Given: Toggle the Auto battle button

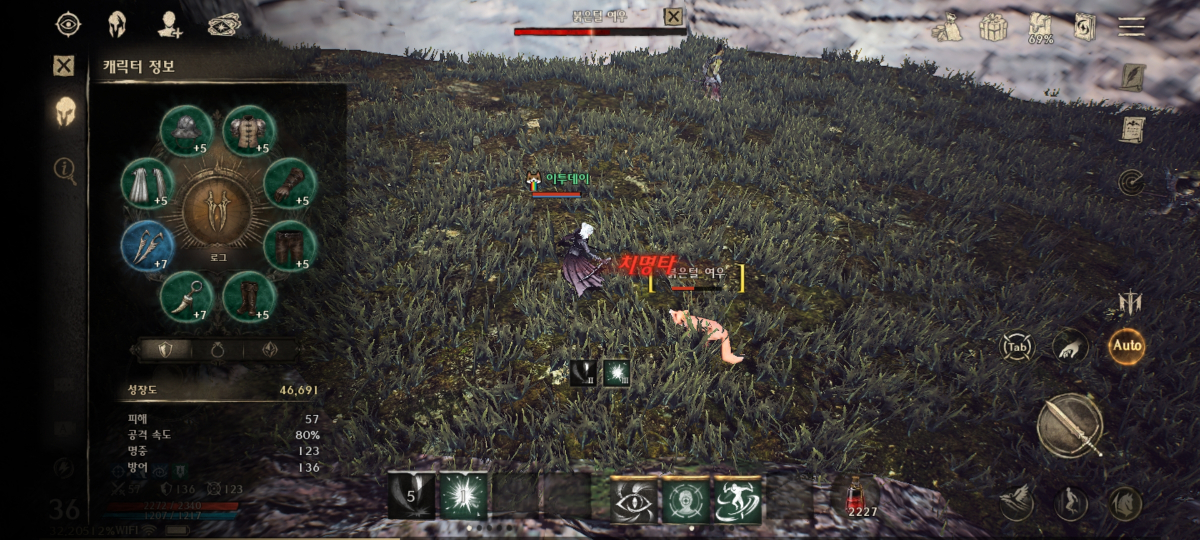Looking at the screenshot, I should click(1126, 346).
